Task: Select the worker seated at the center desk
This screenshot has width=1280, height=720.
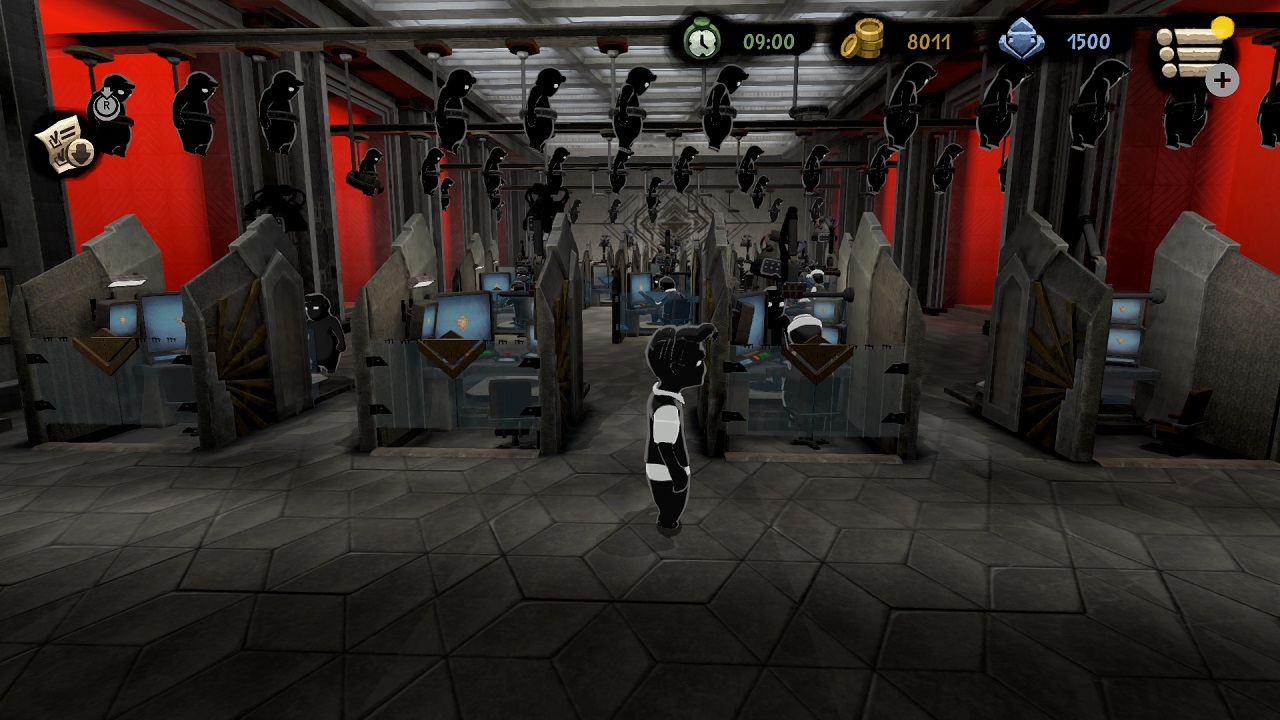Action: click(665, 290)
